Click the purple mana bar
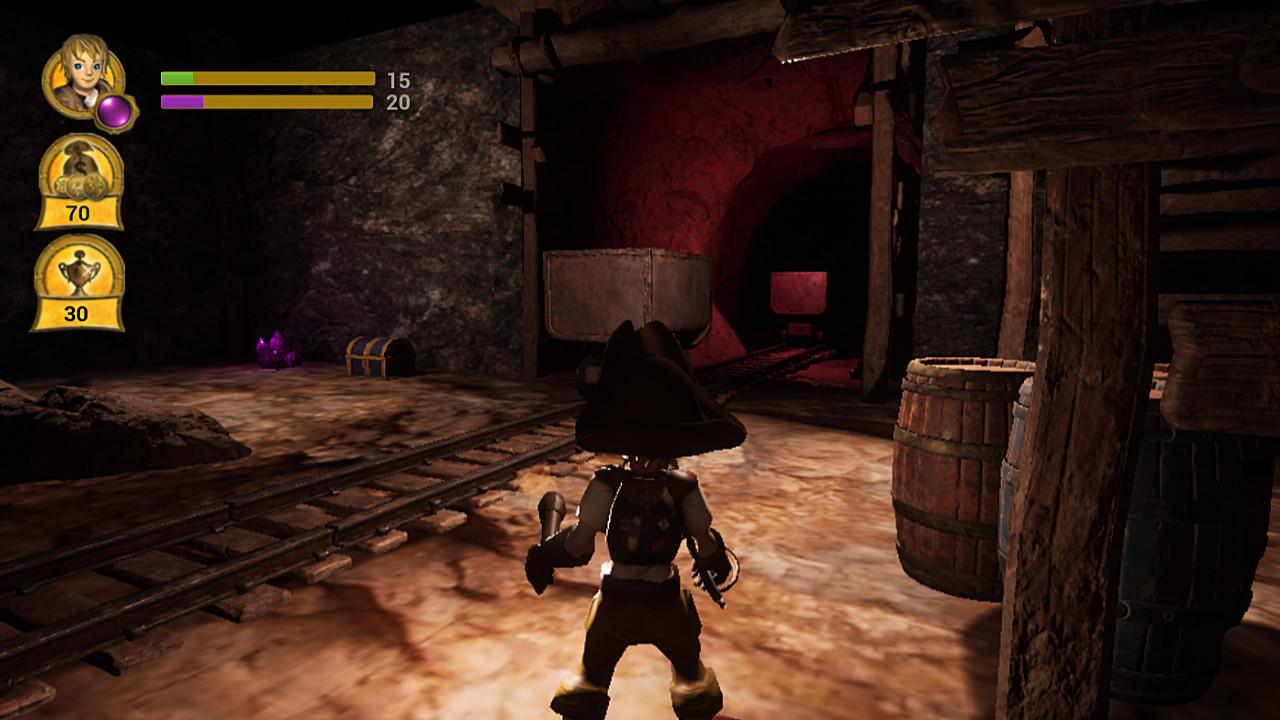 click(x=183, y=101)
